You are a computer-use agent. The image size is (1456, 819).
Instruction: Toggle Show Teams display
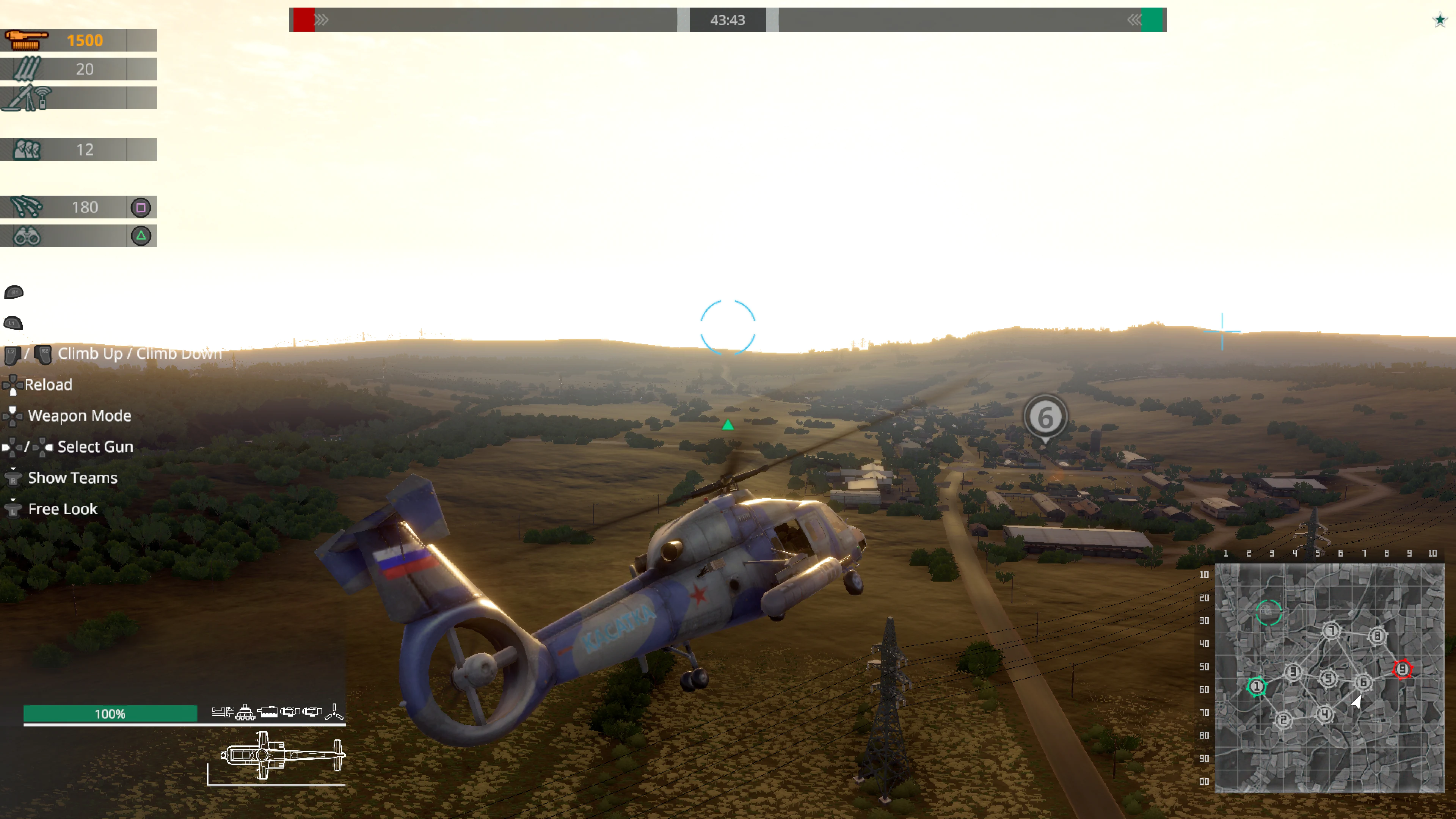click(x=72, y=478)
